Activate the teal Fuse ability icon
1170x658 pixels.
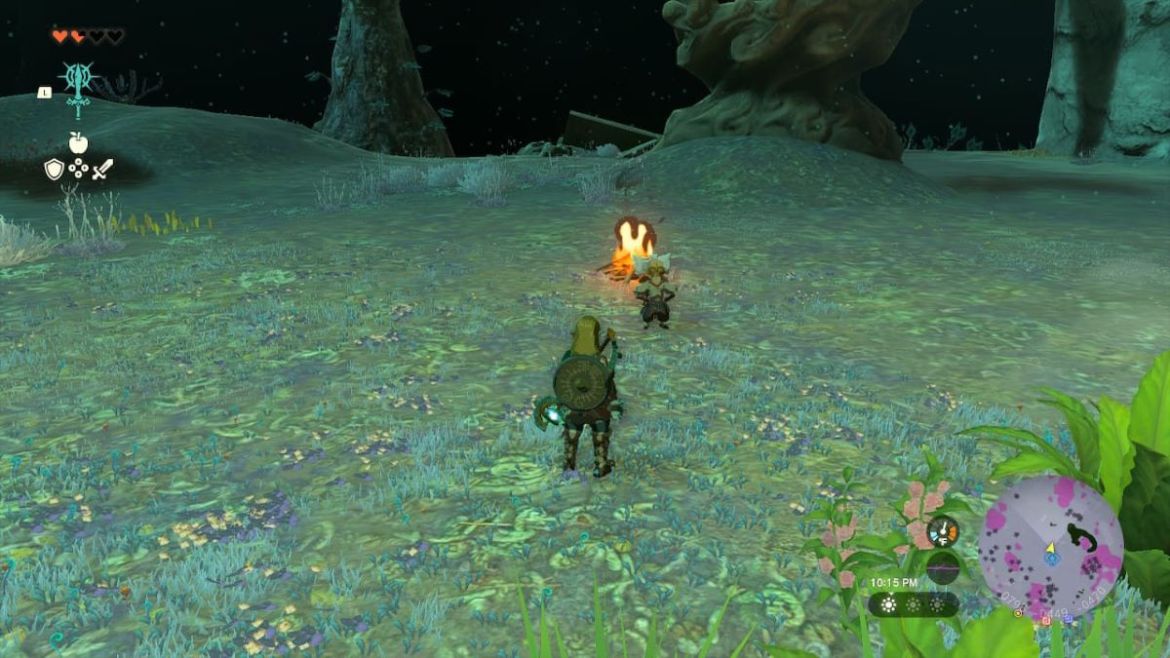(x=77, y=82)
